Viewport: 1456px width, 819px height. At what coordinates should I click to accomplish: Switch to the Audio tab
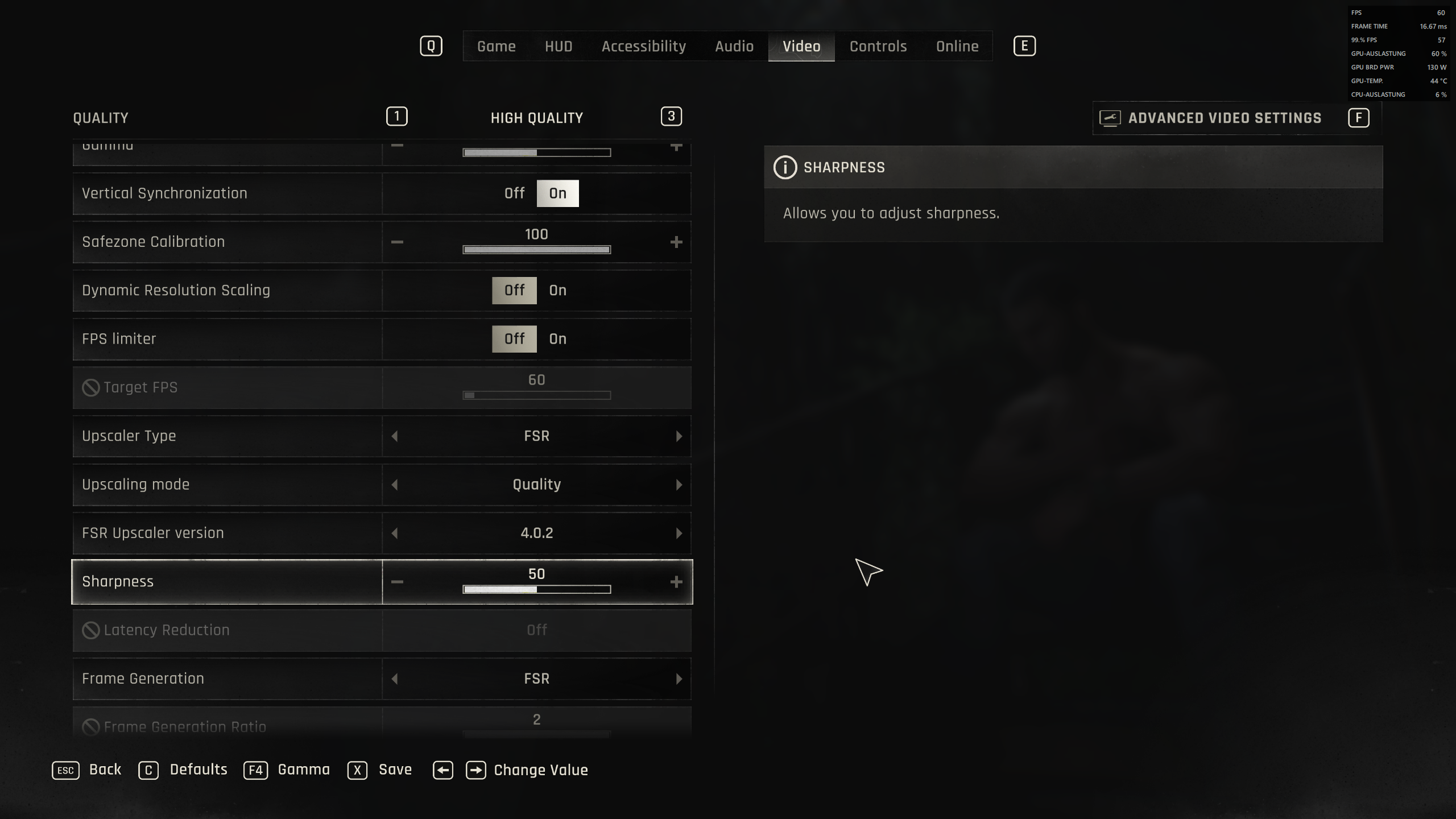(x=734, y=46)
